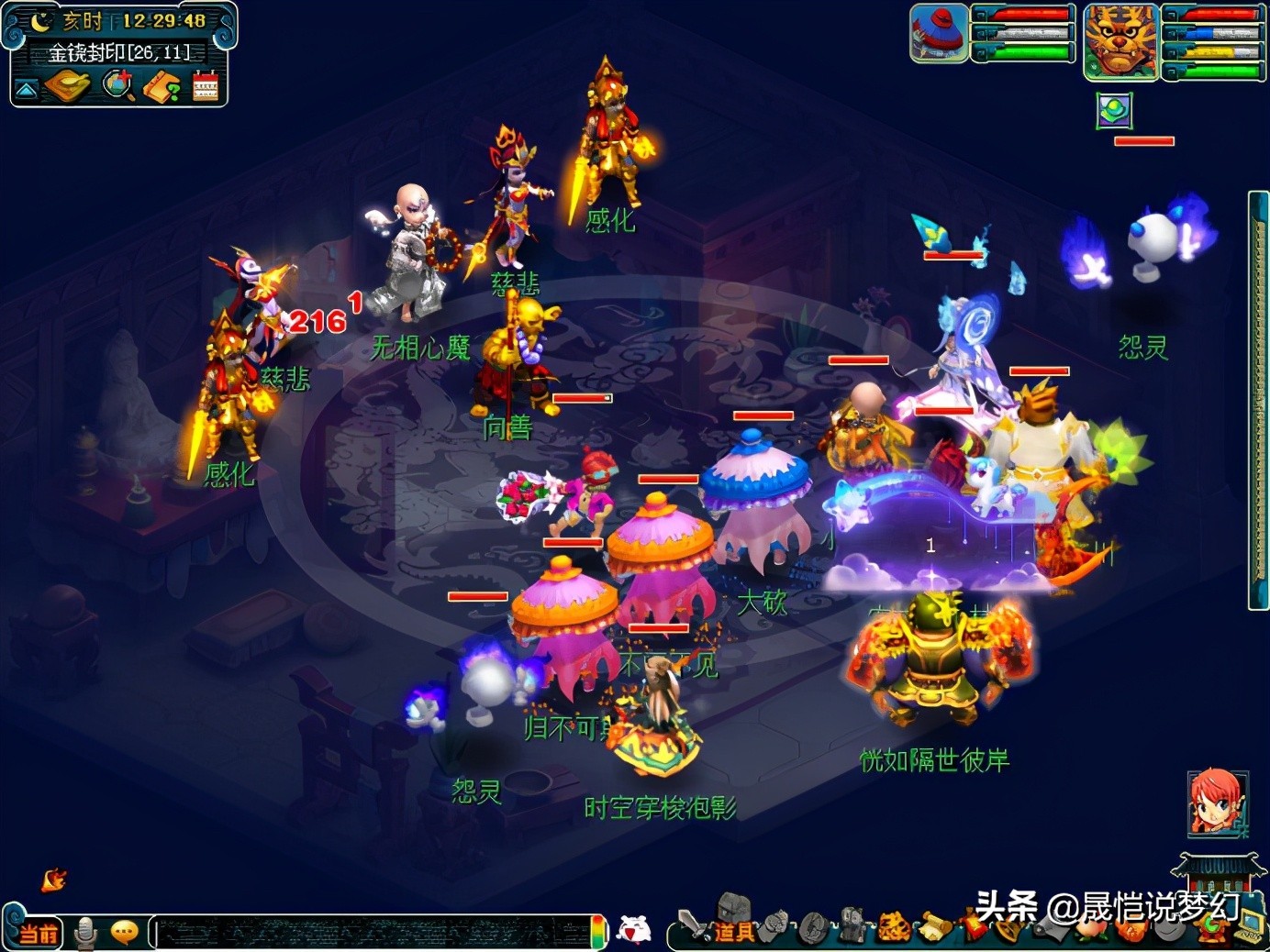Select the red hat player portrait
The height and width of the screenshot is (952, 1270).
[939, 33]
